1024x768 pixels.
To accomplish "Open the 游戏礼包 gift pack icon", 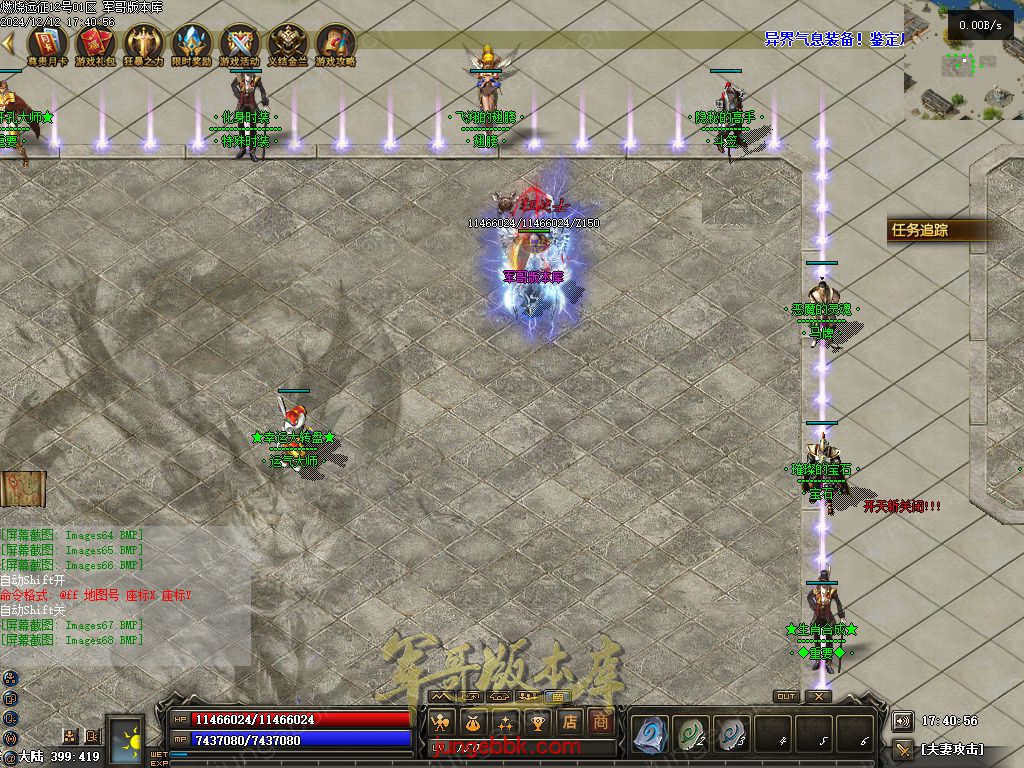I will (x=95, y=44).
